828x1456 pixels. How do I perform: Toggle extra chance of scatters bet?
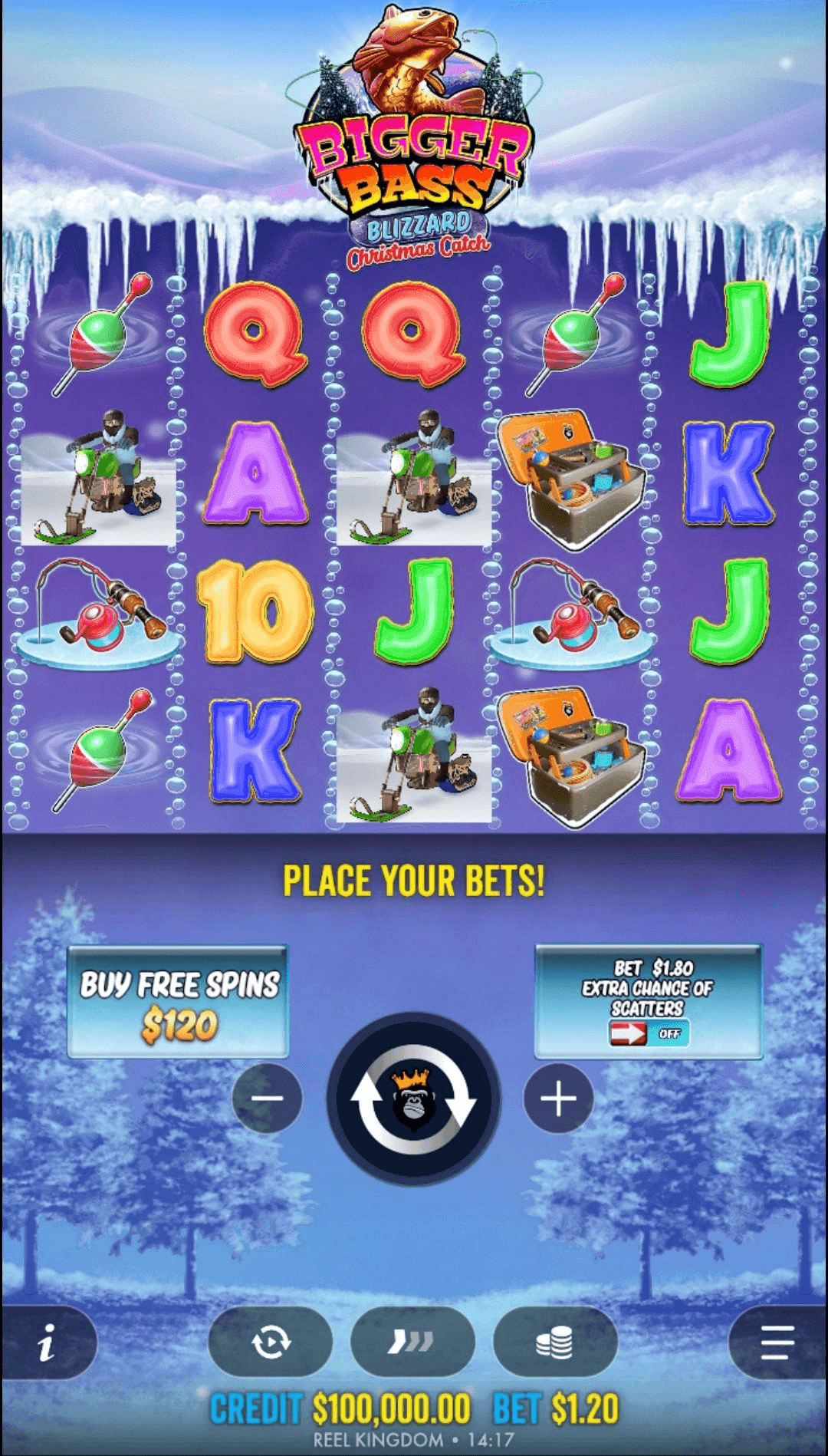pyautogui.click(x=649, y=1033)
